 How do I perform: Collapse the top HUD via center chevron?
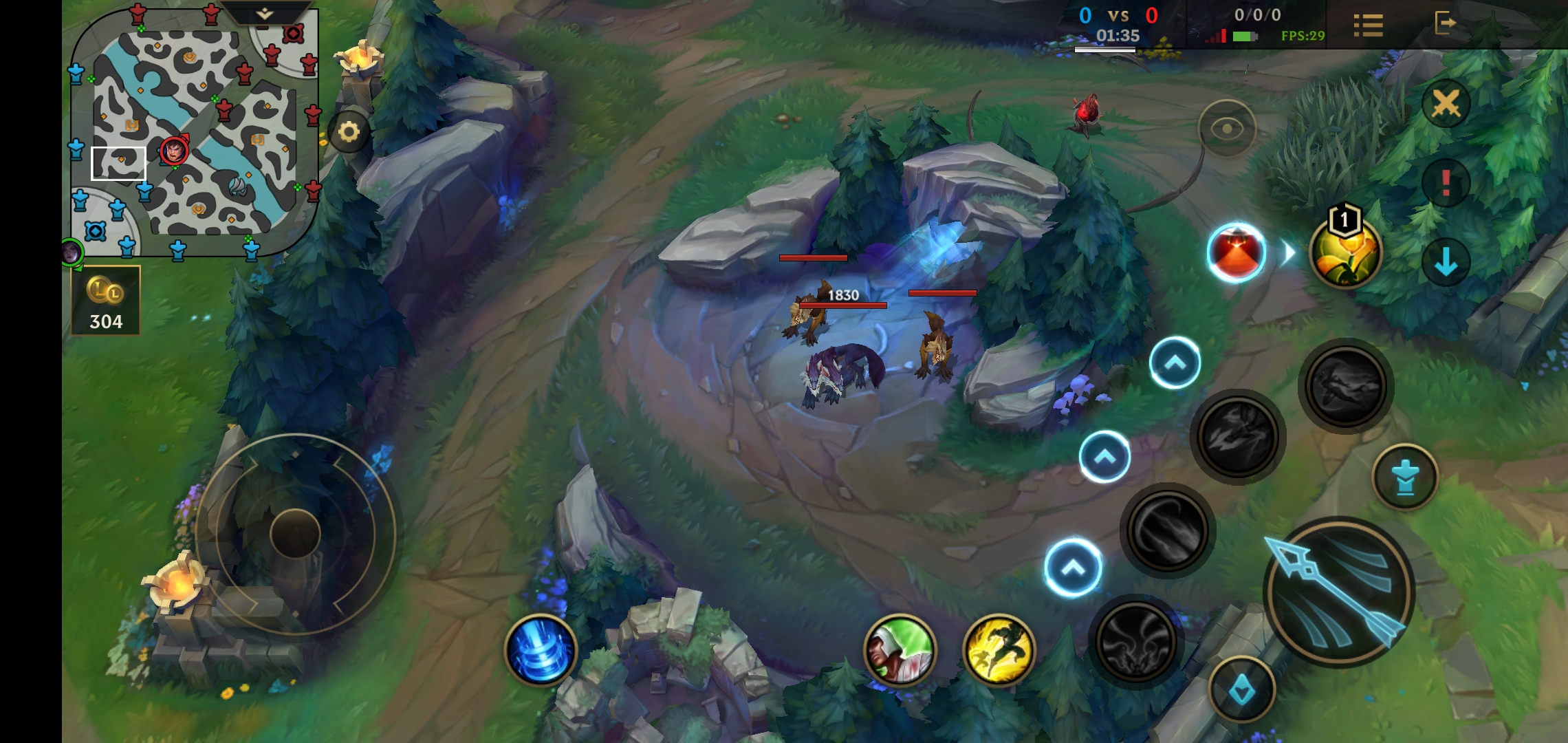(265, 12)
